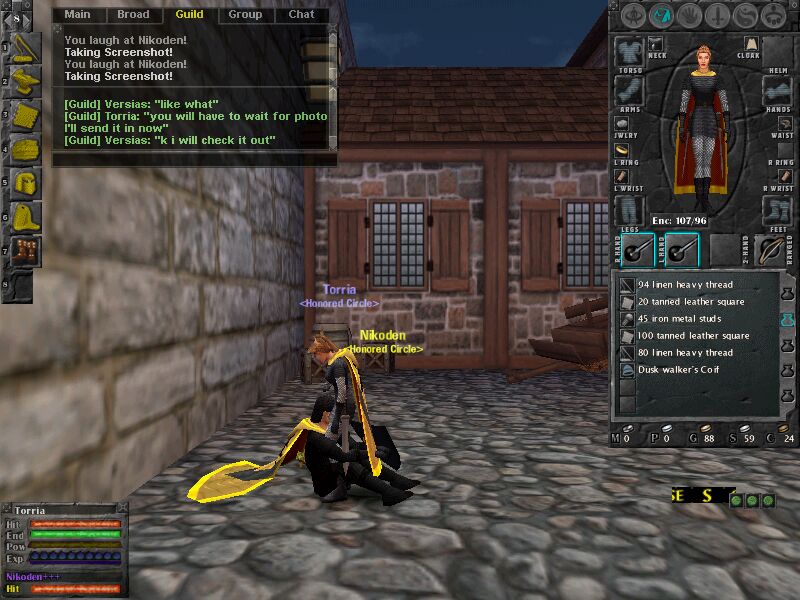Select the ranged bow weapon slot
The width and height of the screenshot is (800, 600).
(771, 249)
